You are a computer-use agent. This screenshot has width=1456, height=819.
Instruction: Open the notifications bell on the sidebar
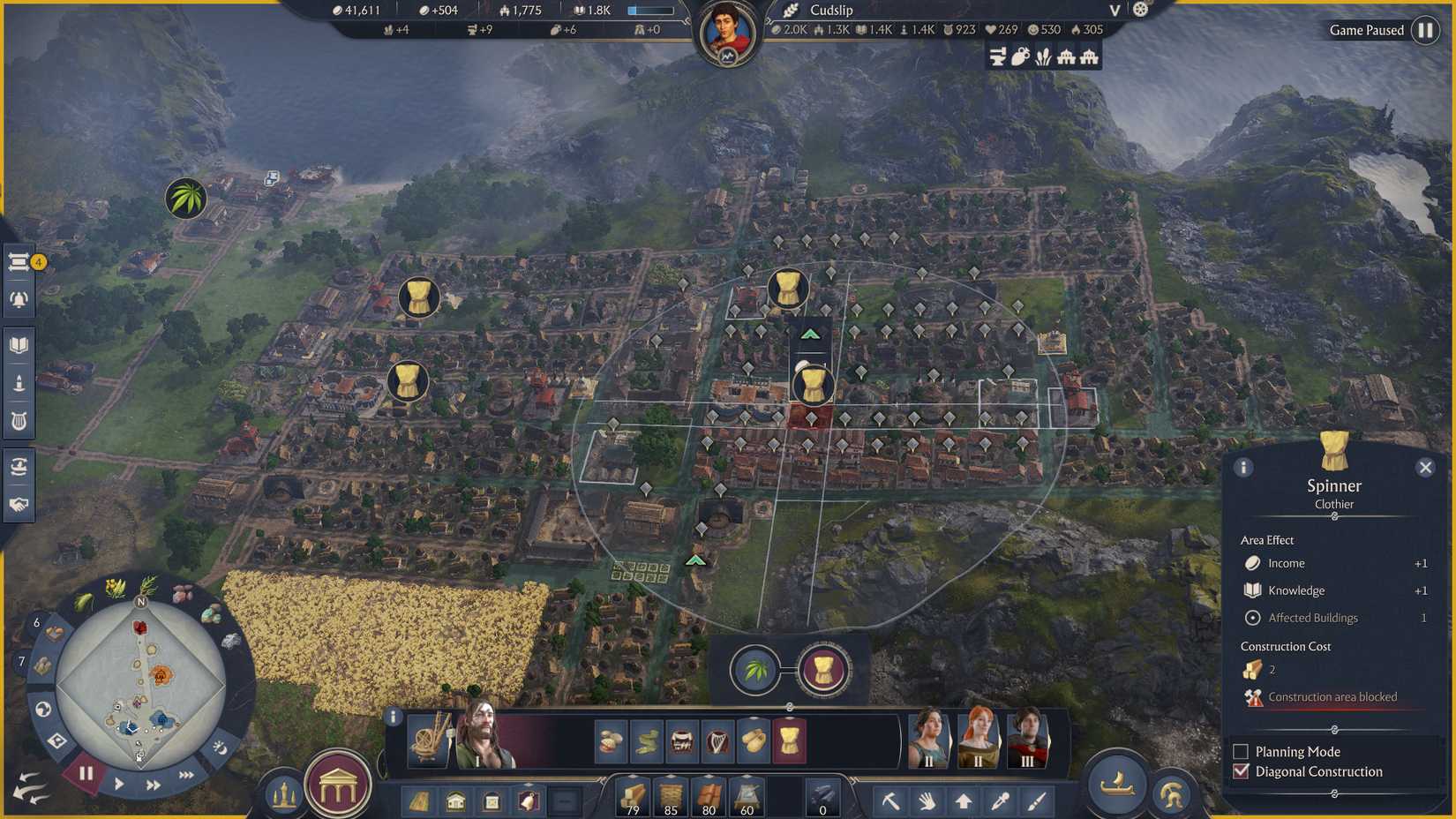click(x=19, y=299)
